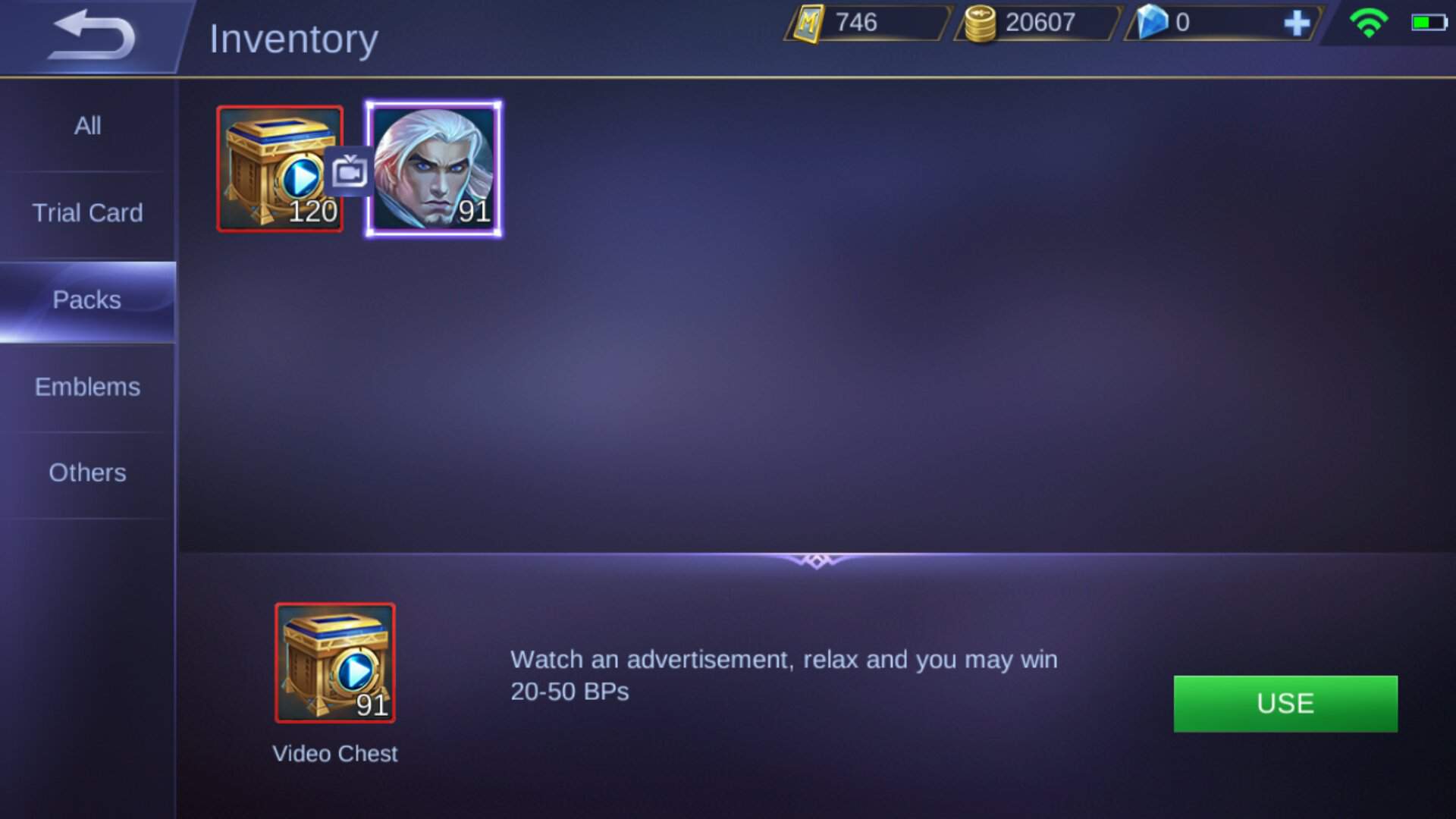Open the Trial Card section

pyautogui.click(x=87, y=213)
